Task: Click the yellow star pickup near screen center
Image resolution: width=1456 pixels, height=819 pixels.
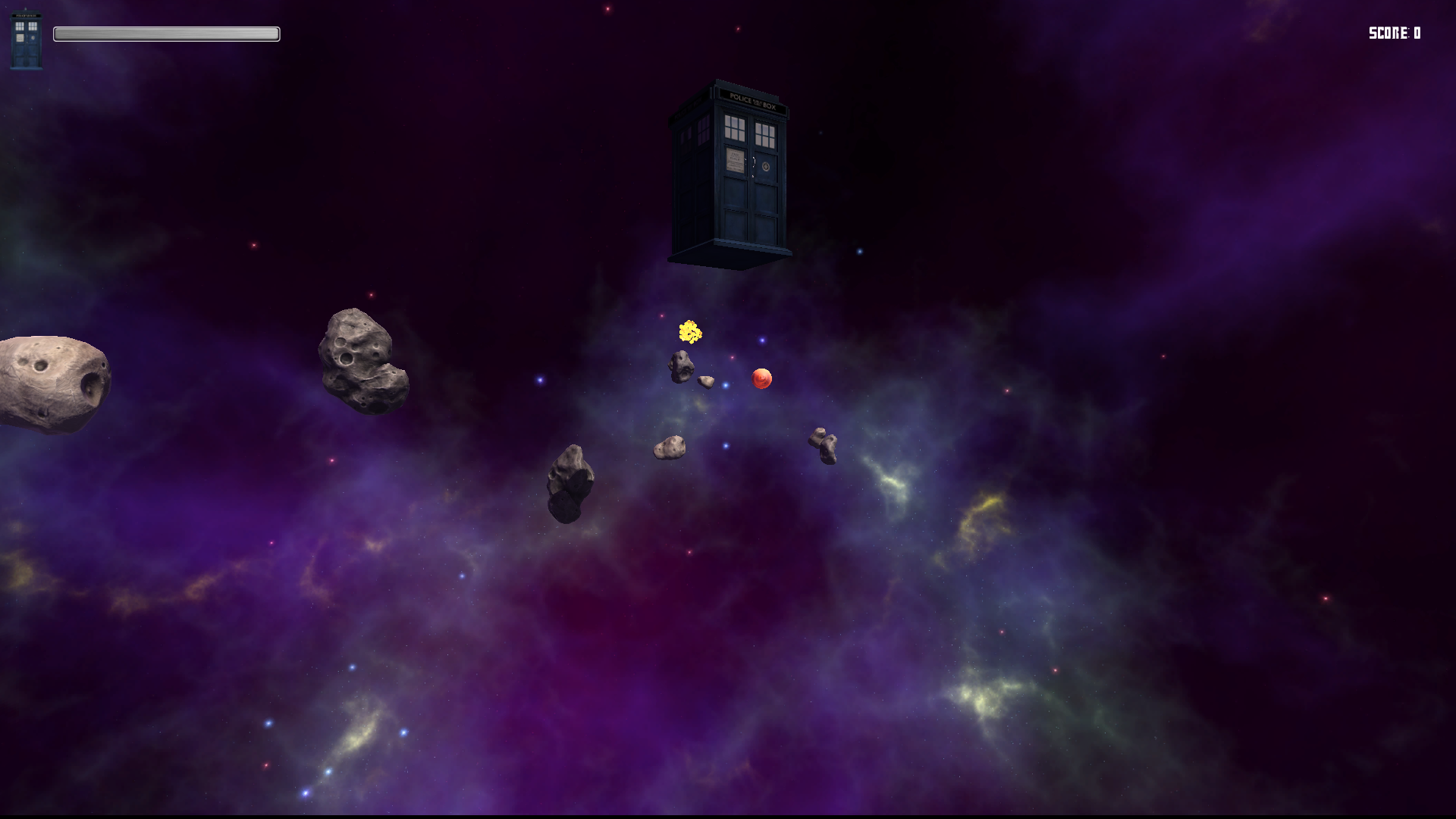Action: pyautogui.click(x=689, y=331)
